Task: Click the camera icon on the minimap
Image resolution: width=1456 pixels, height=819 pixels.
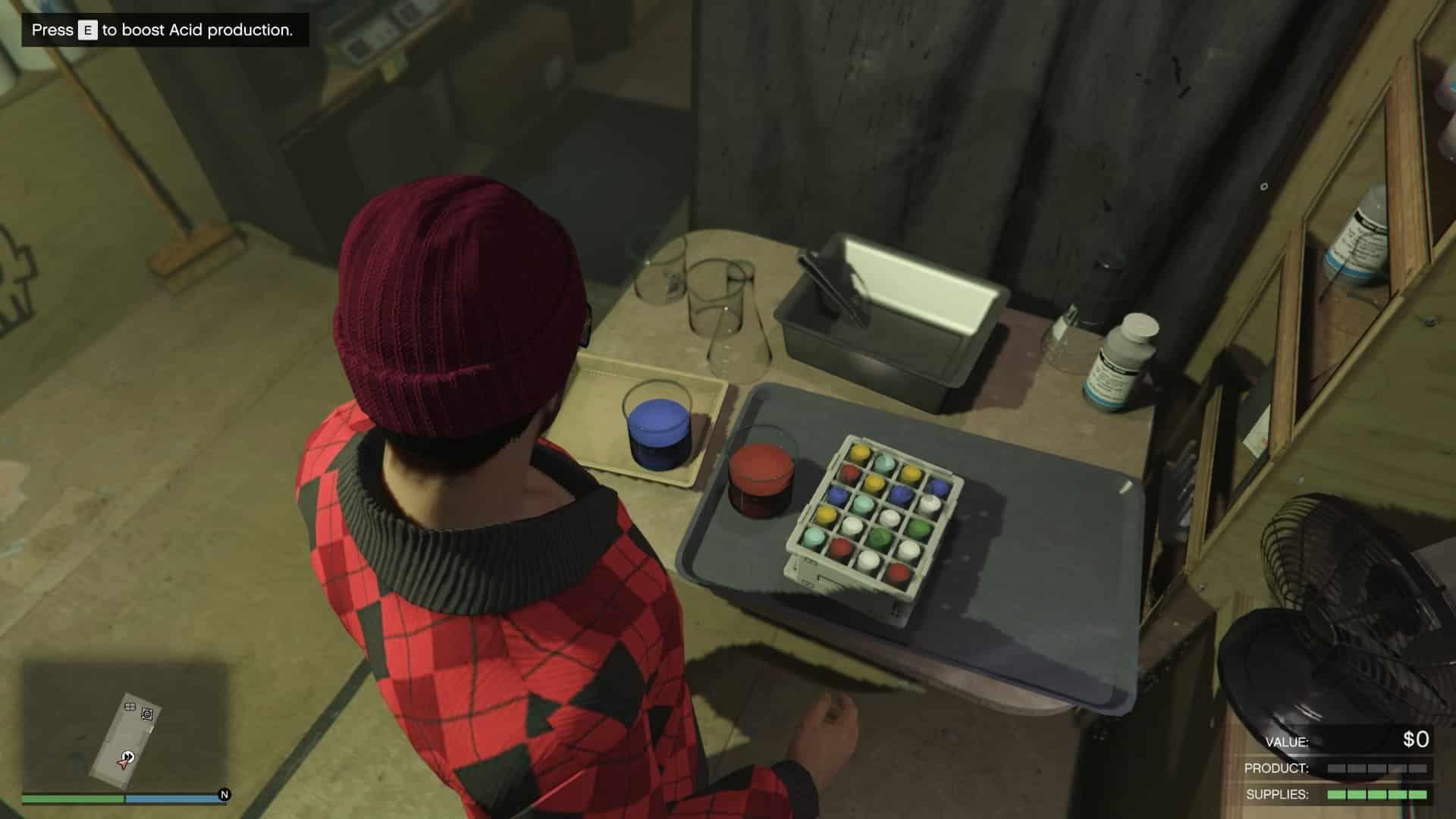Action: 147,714
